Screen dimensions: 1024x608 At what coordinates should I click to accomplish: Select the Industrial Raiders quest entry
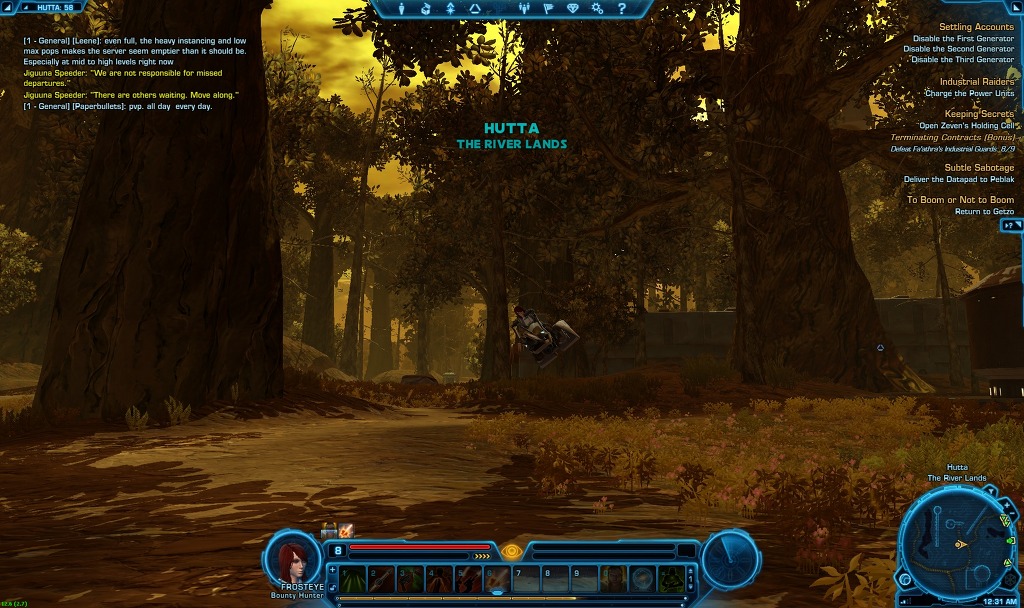coord(977,82)
